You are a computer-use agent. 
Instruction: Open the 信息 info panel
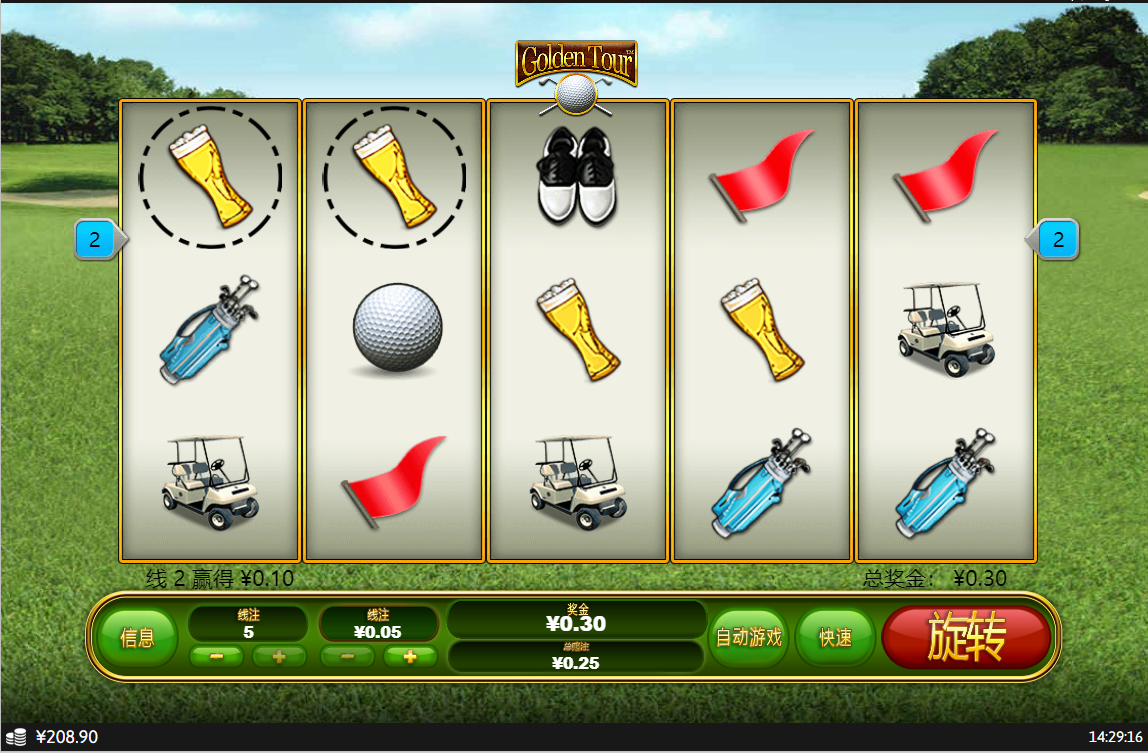137,638
